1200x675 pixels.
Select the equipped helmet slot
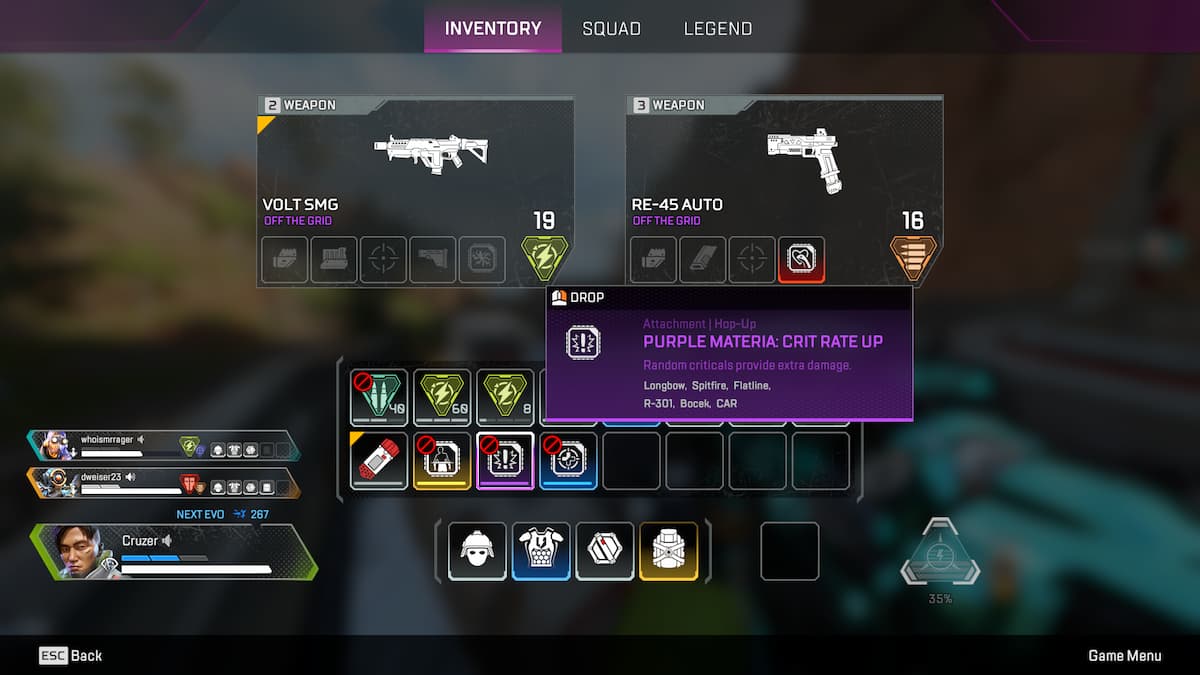tap(477, 550)
